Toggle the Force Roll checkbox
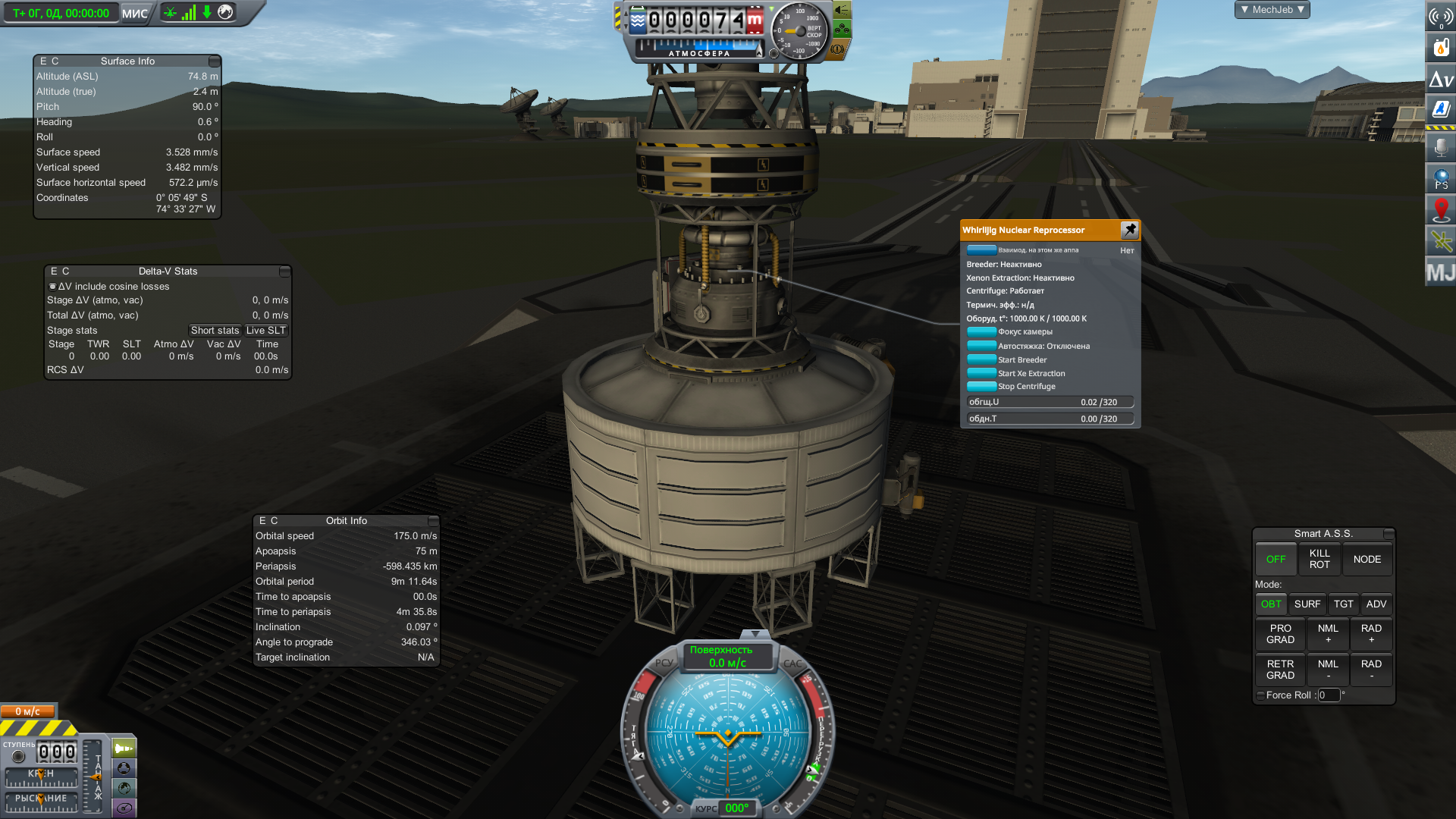This screenshot has width=1456, height=819. [x=1260, y=695]
